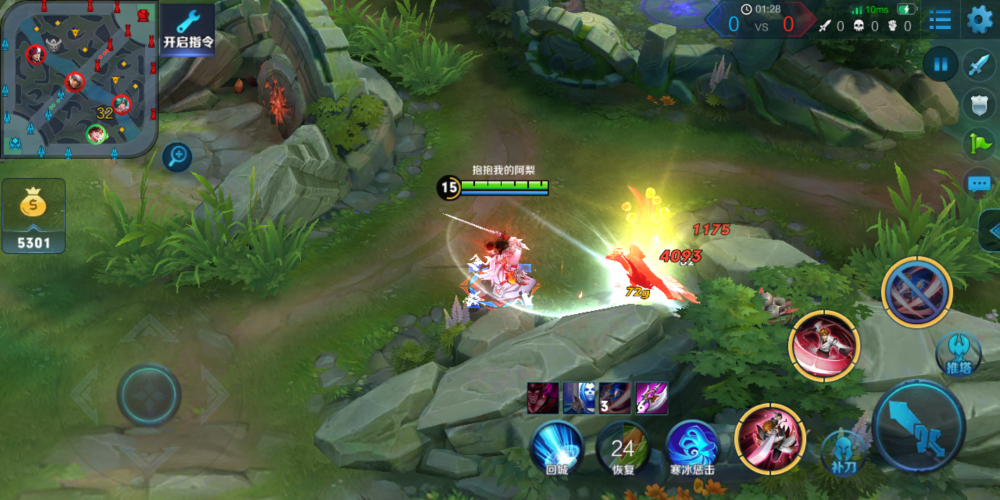Open the shop via gold bag 5301

[33, 216]
